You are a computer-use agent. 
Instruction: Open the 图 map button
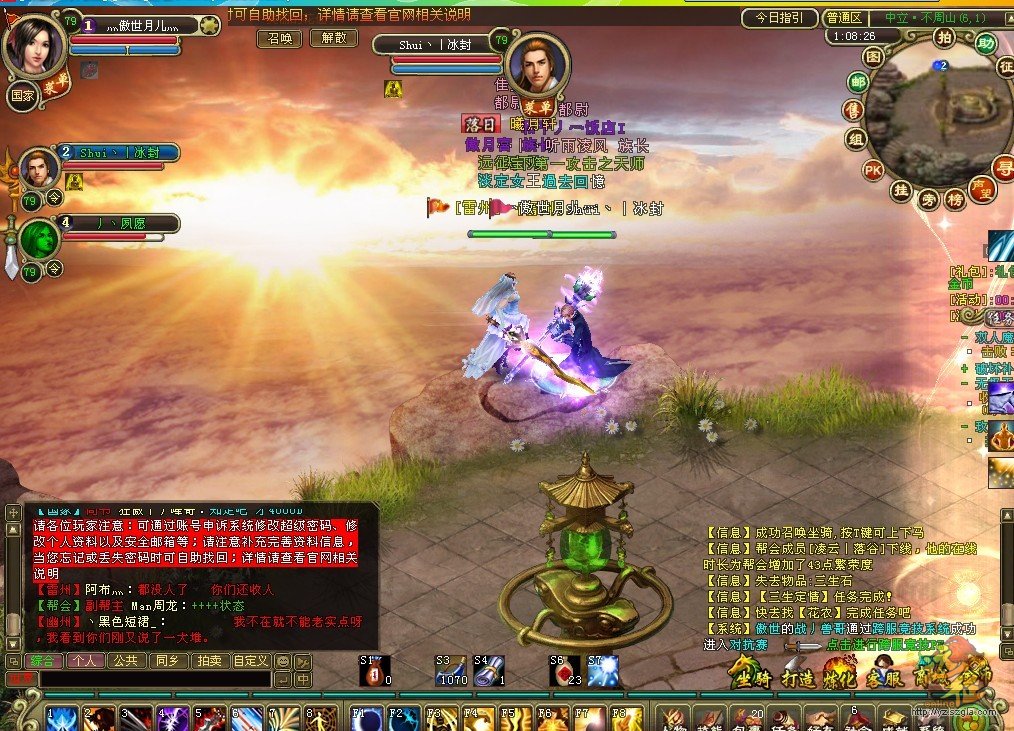point(873,57)
